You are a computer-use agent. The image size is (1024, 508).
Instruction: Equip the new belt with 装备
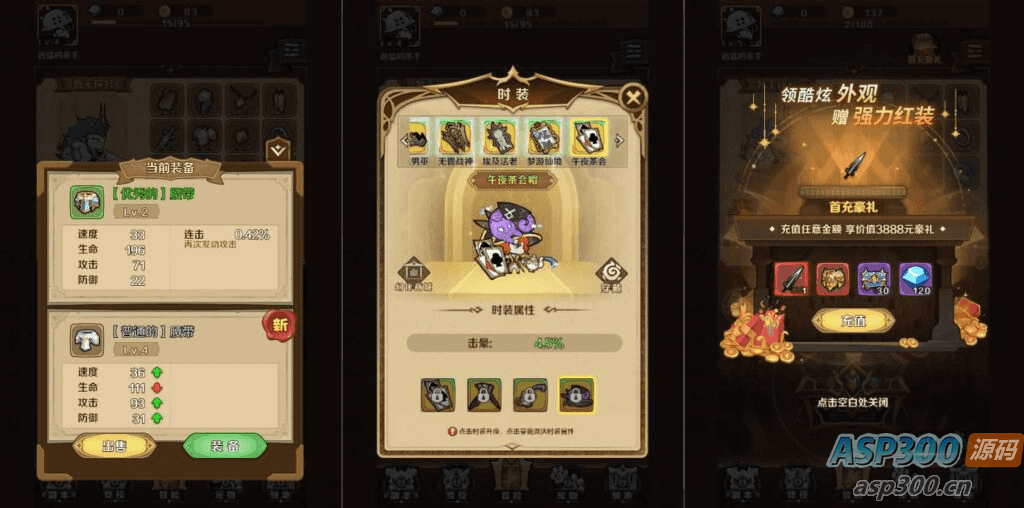(x=225, y=445)
